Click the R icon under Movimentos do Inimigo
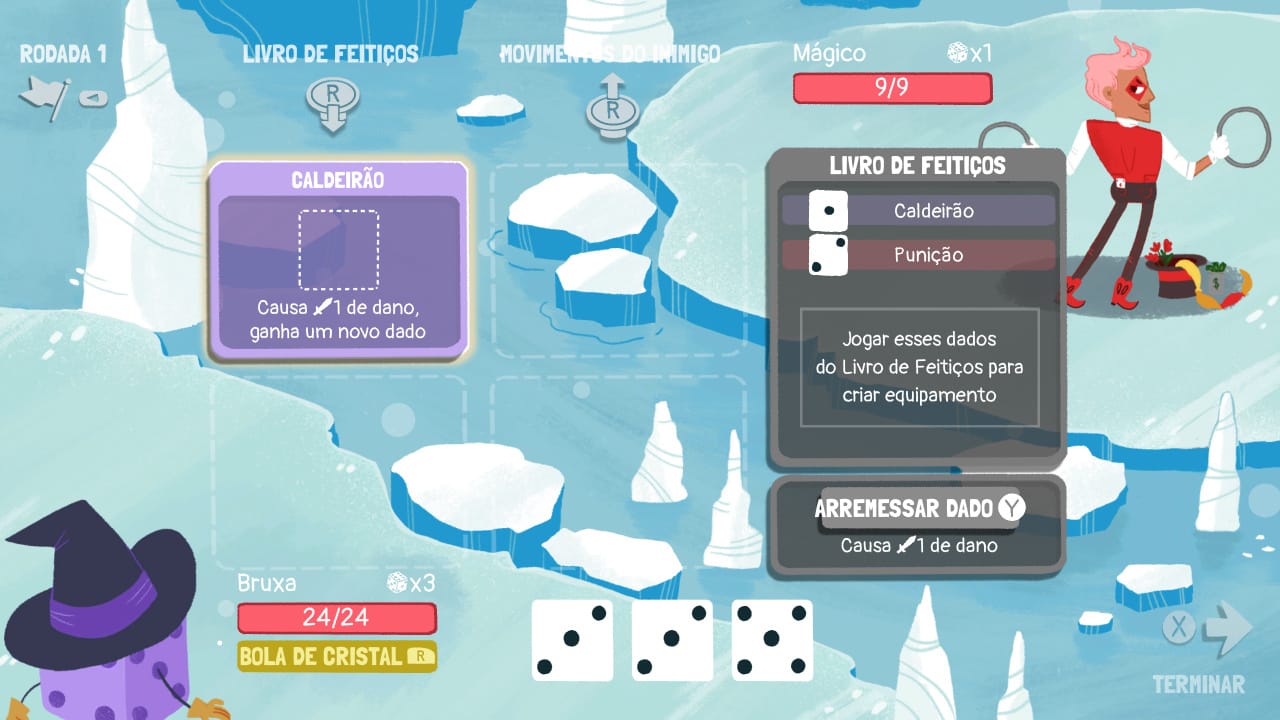1280x720 pixels. [x=613, y=110]
